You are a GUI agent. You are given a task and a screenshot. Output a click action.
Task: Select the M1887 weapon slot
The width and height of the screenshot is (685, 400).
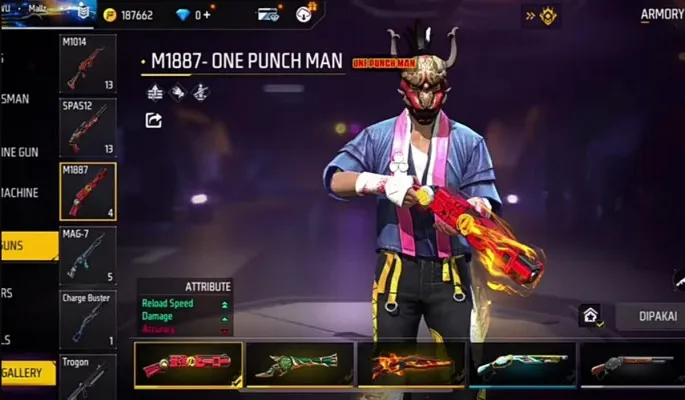point(88,190)
